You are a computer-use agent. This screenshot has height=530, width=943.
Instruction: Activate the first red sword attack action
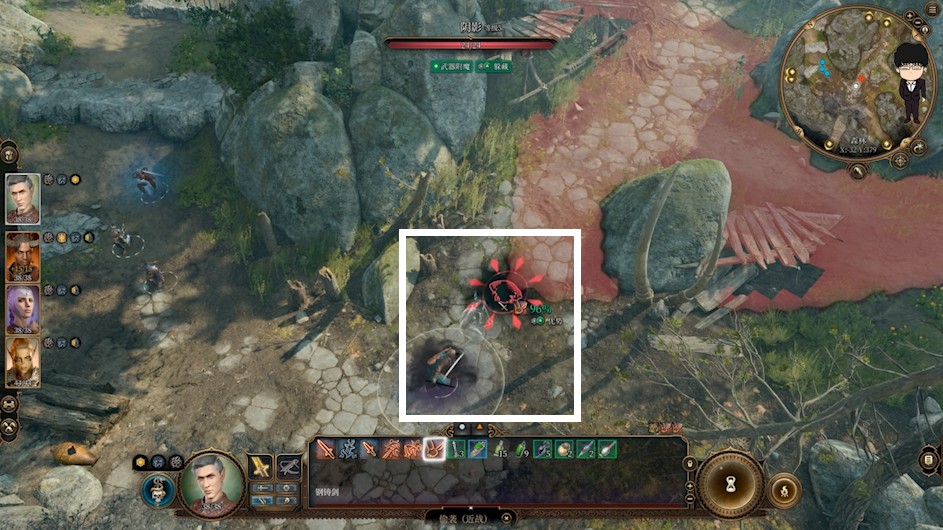326,449
